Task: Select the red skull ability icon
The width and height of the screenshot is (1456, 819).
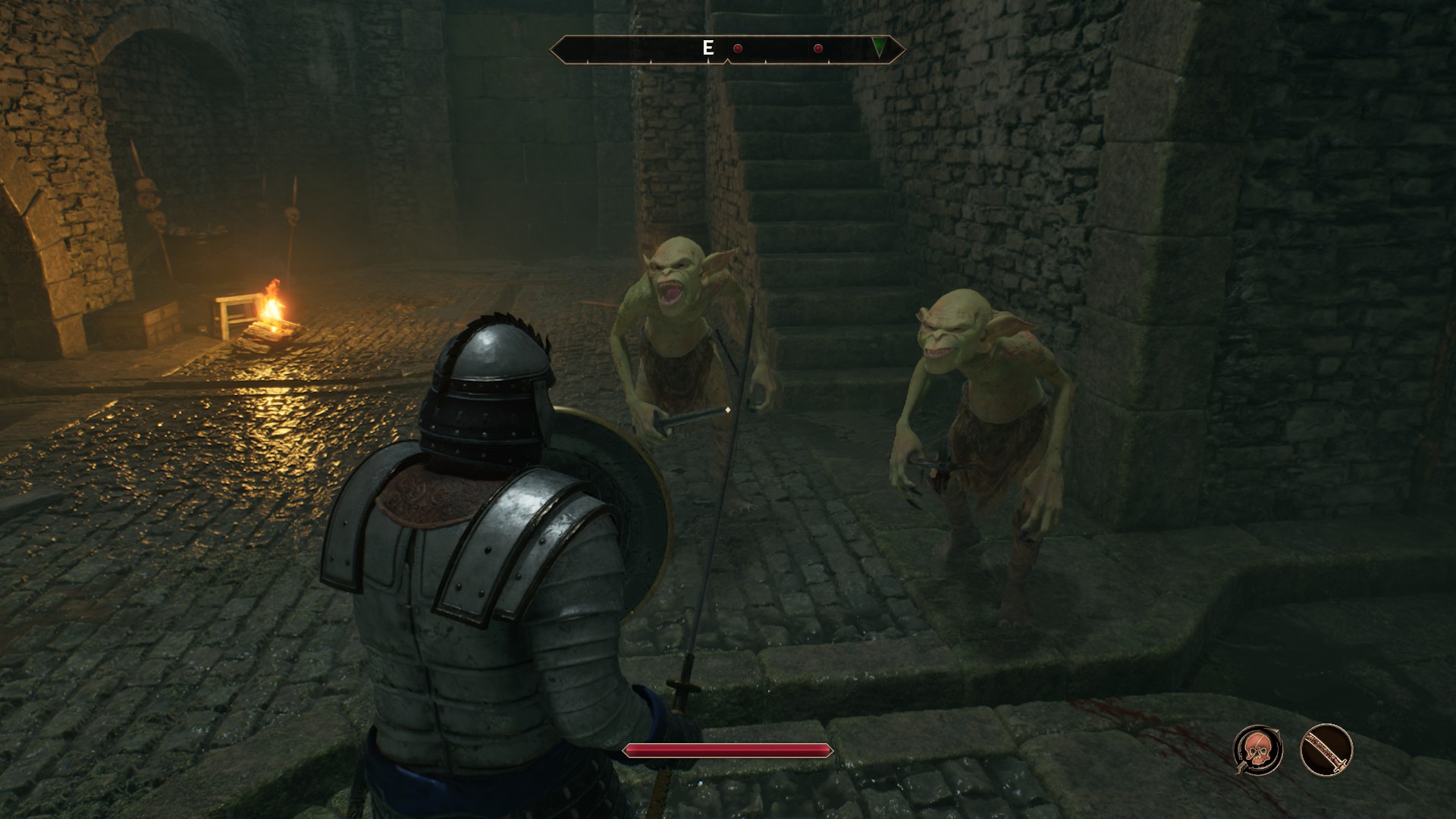Action: tap(1258, 750)
